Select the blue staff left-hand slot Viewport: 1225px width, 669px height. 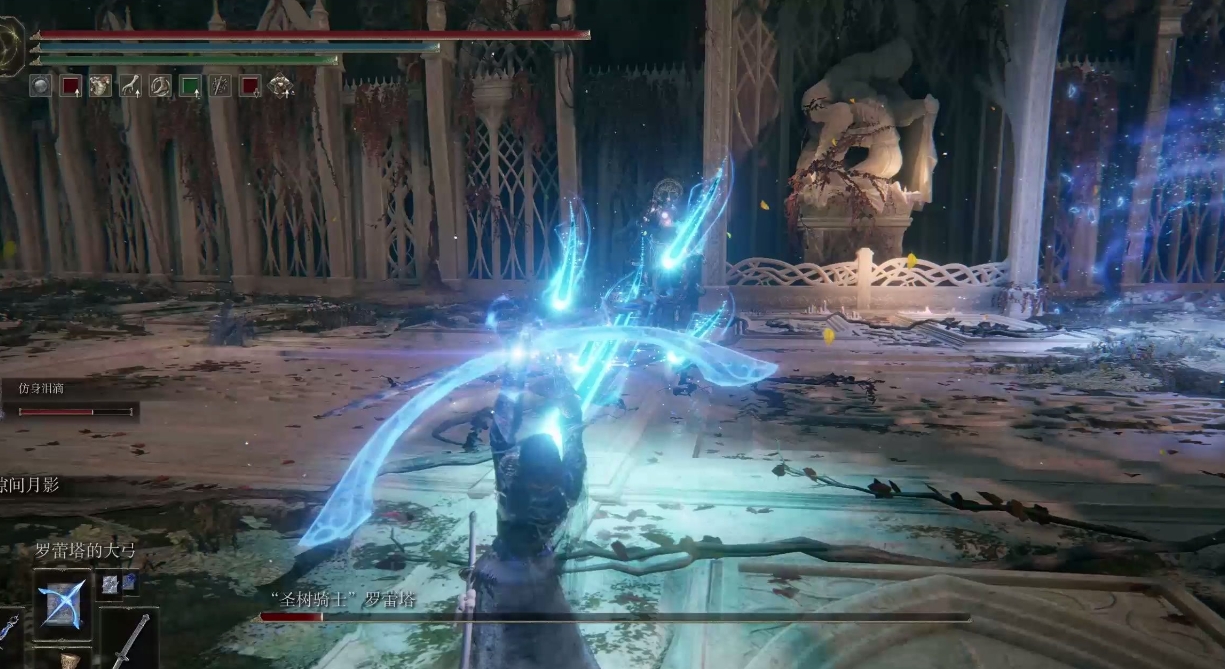pos(9,628)
